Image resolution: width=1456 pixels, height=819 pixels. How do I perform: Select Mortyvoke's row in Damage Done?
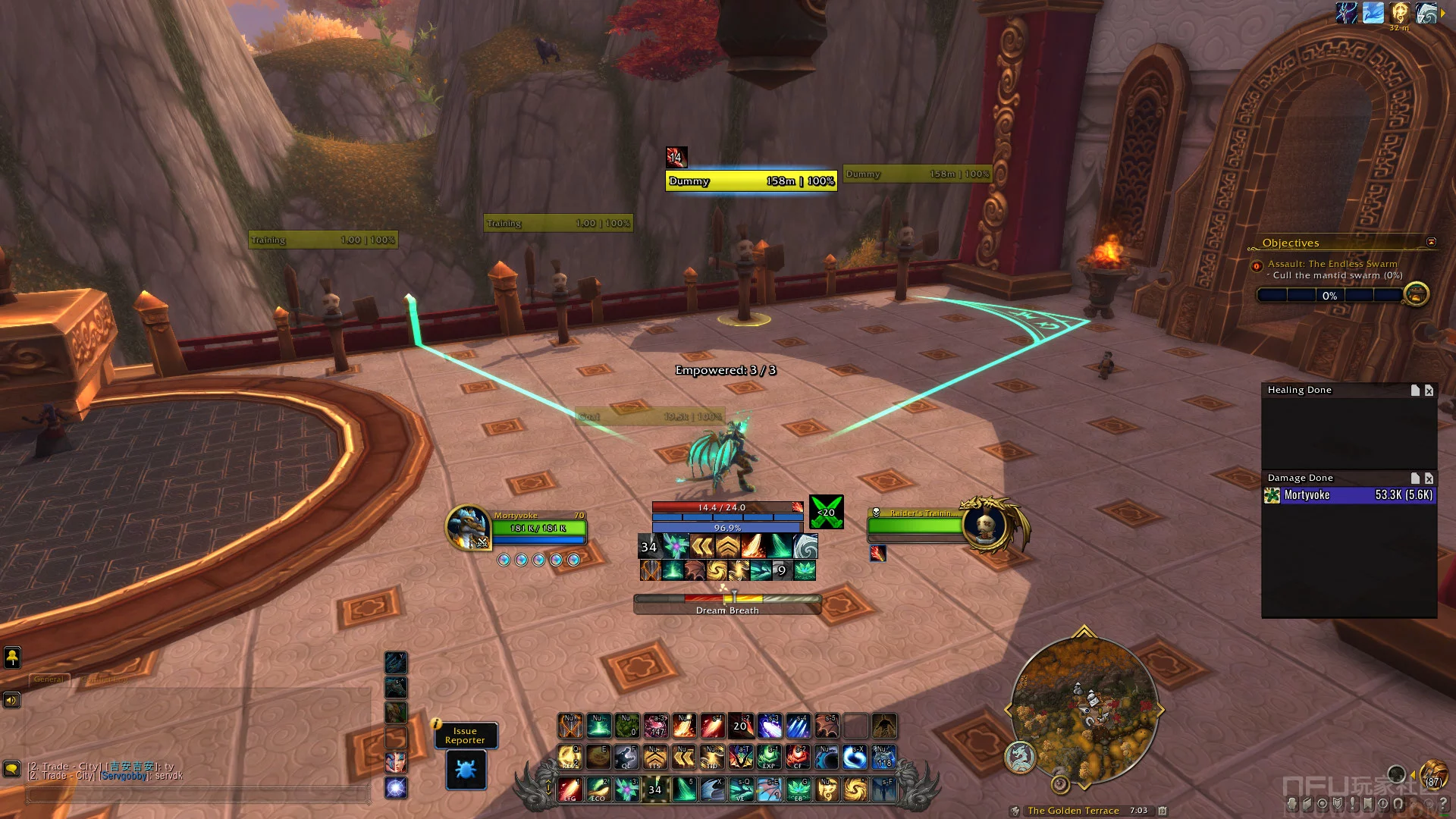point(1349,495)
